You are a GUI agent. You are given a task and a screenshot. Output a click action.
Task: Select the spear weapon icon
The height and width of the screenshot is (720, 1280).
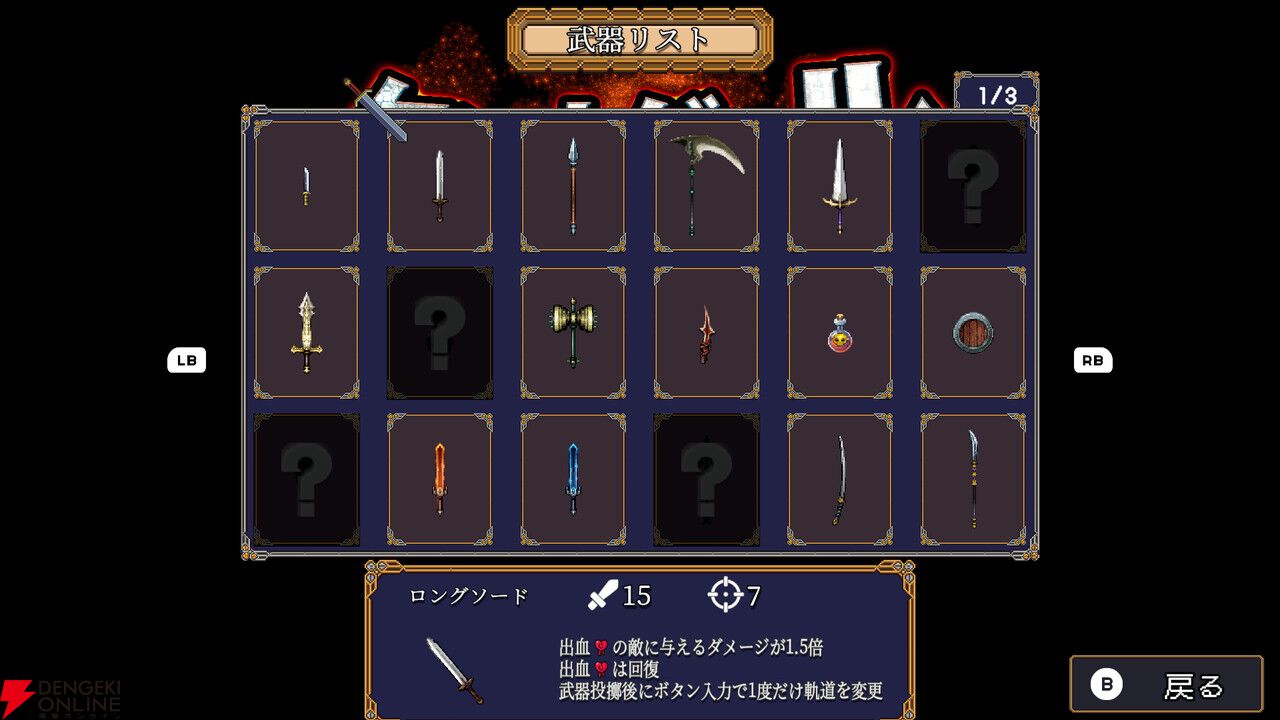[x=572, y=186]
